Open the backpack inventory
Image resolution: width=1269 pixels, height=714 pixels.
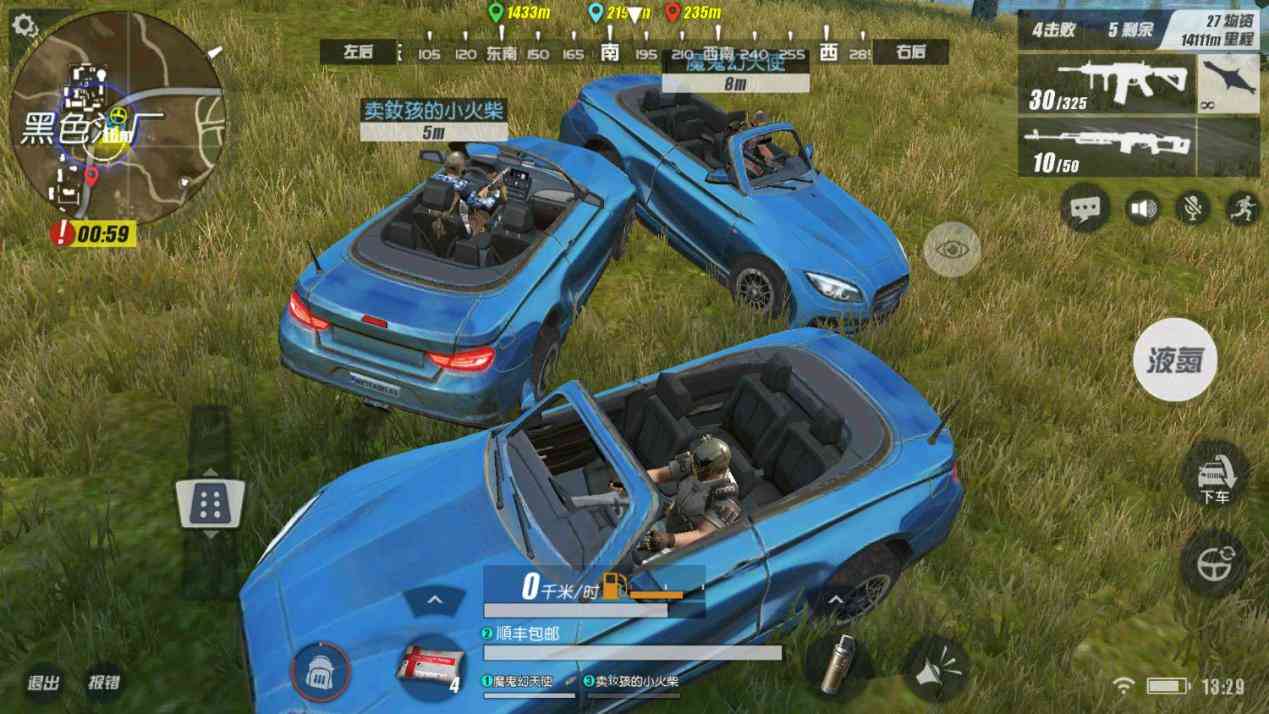pyautogui.click(x=321, y=671)
